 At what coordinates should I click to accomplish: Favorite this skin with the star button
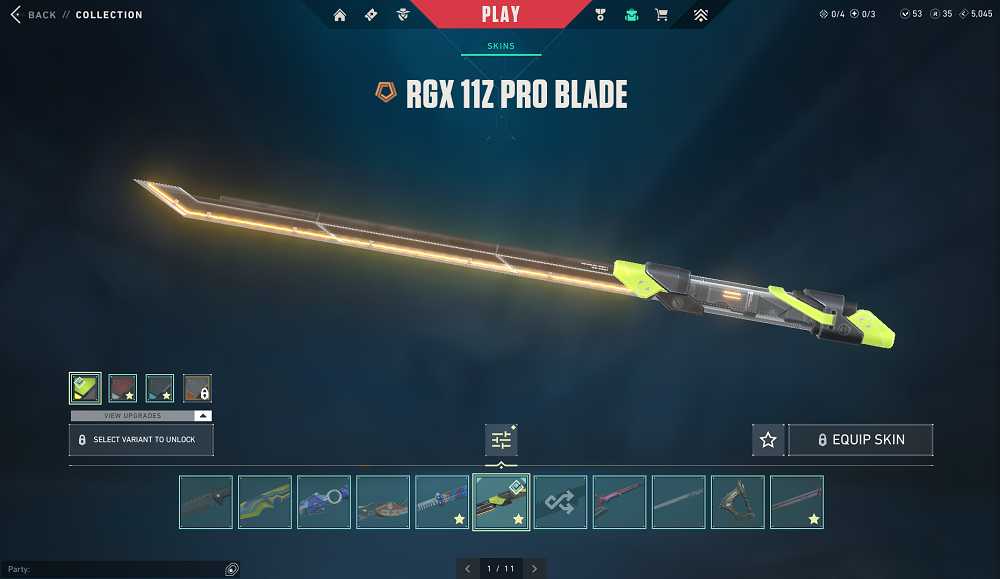tap(768, 439)
